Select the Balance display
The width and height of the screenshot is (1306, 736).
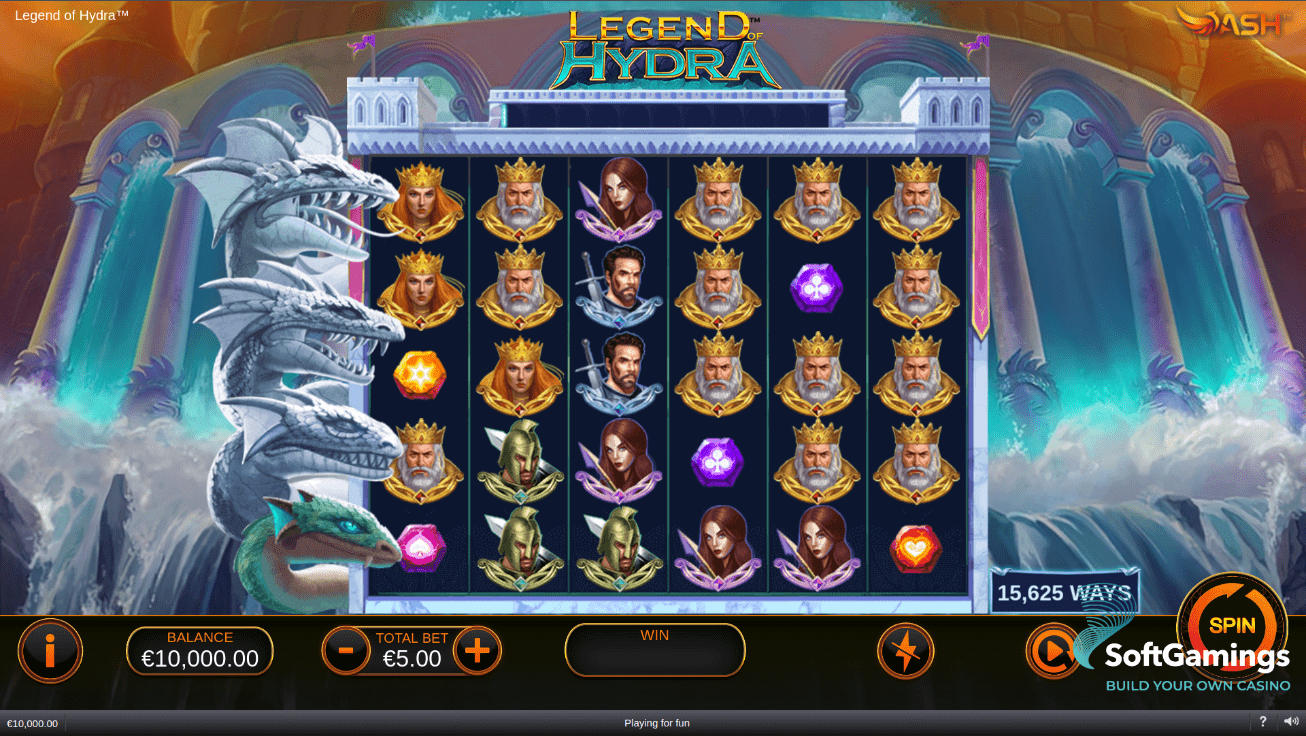[199, 650]
